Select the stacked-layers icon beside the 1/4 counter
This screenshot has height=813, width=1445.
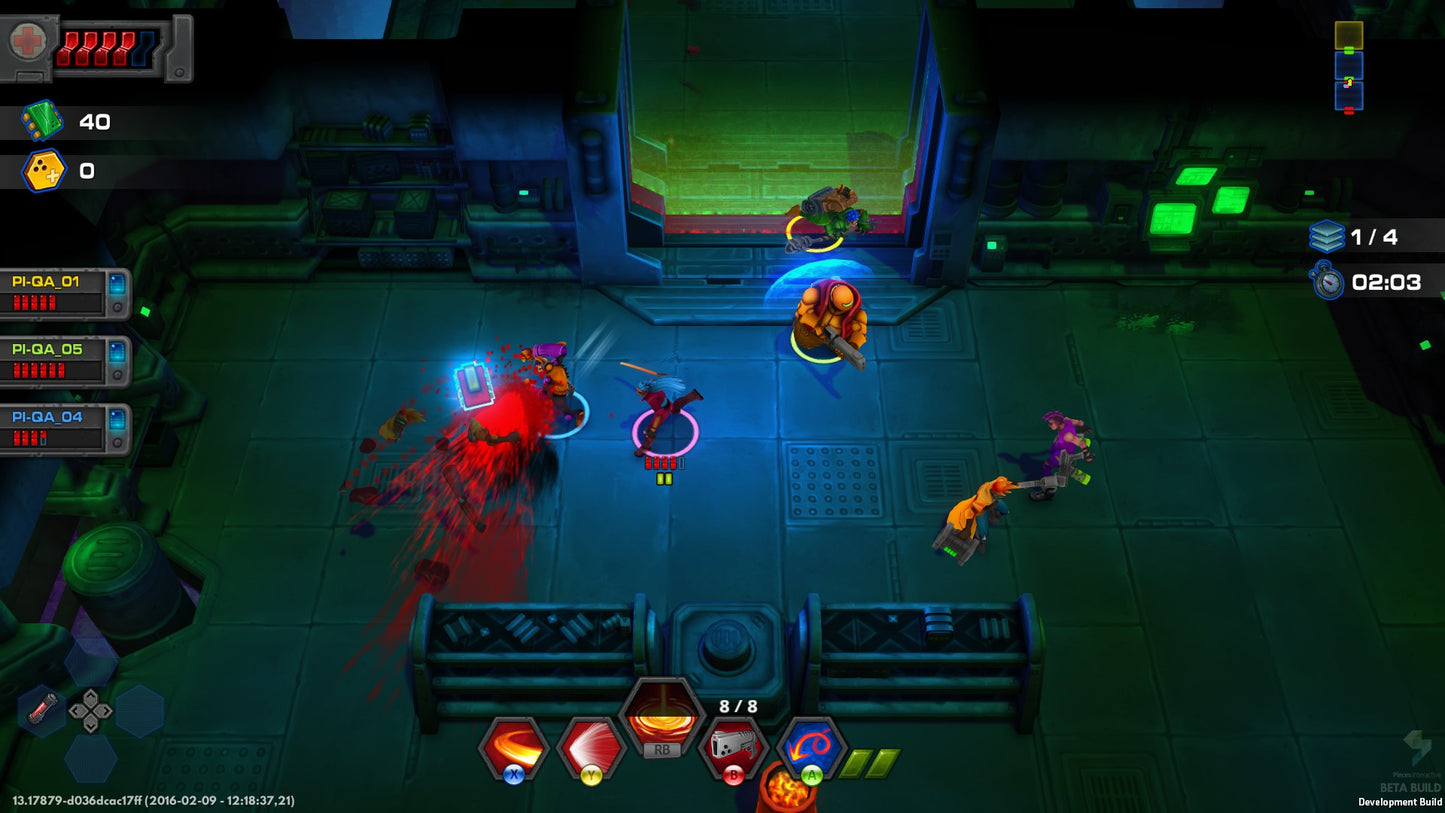click(1327, 236)
